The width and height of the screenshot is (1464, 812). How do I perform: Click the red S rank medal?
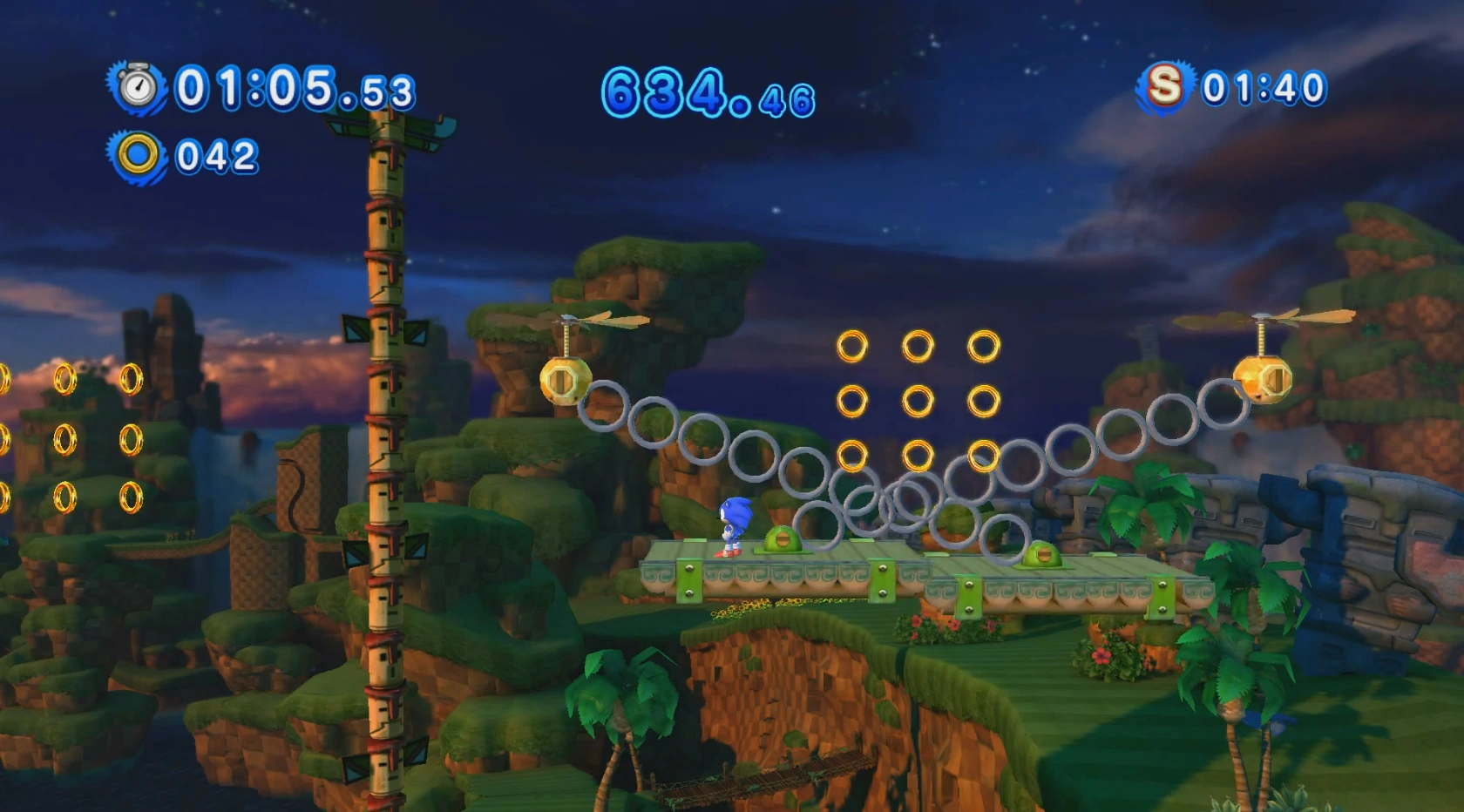[x=1164, y=86]
